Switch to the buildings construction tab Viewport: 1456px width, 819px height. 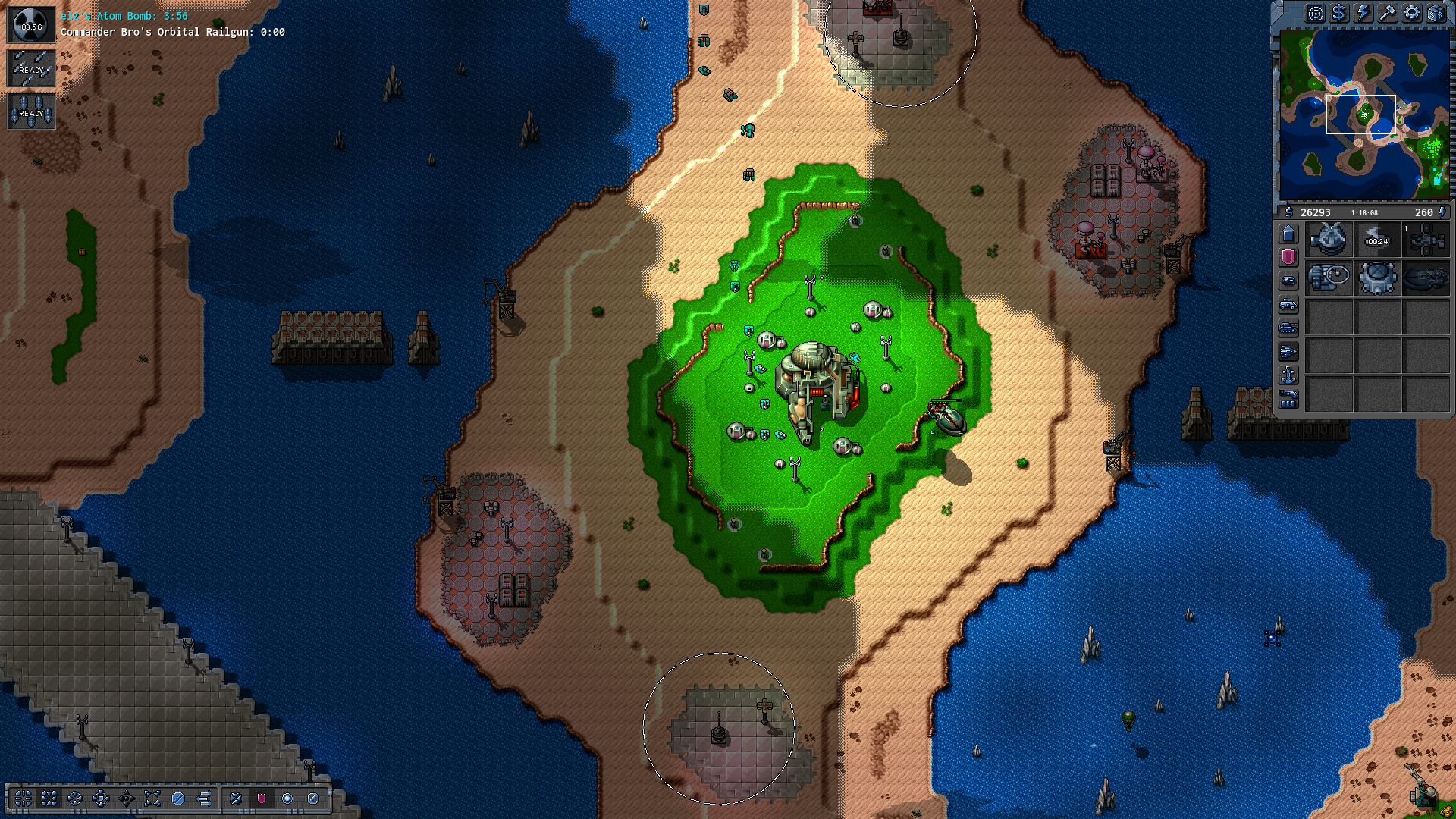[1288, 234]
